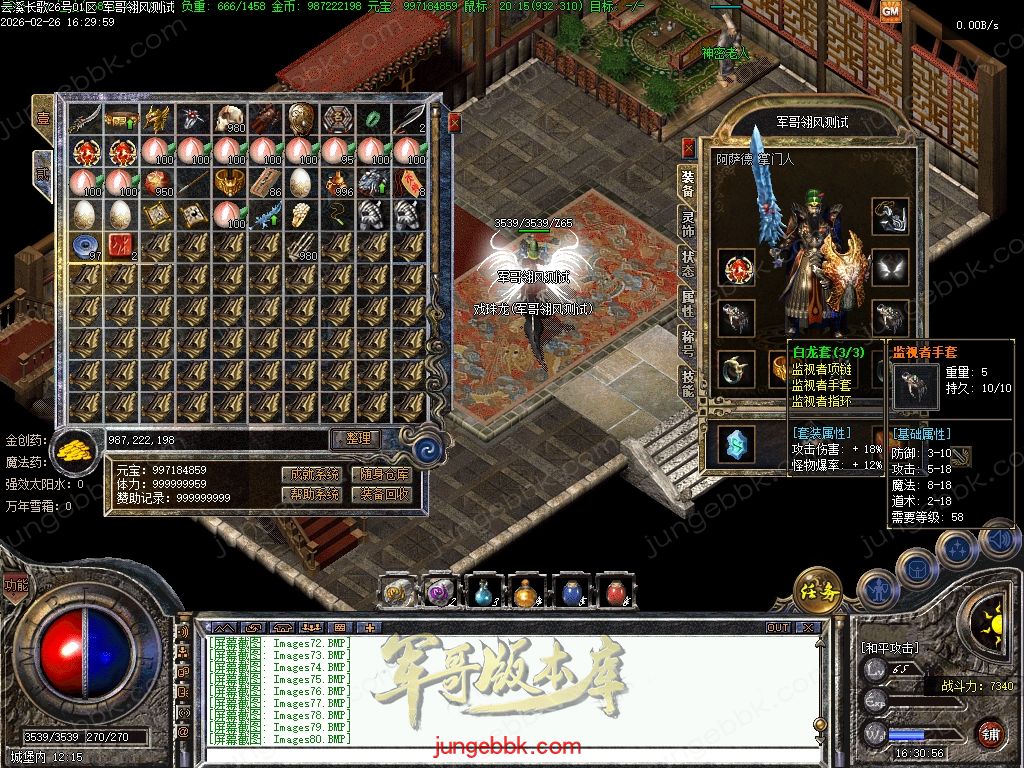Select the skull item in the bag
The height and width of the screenshot is (768, 1024).
[x=231, y=118]
